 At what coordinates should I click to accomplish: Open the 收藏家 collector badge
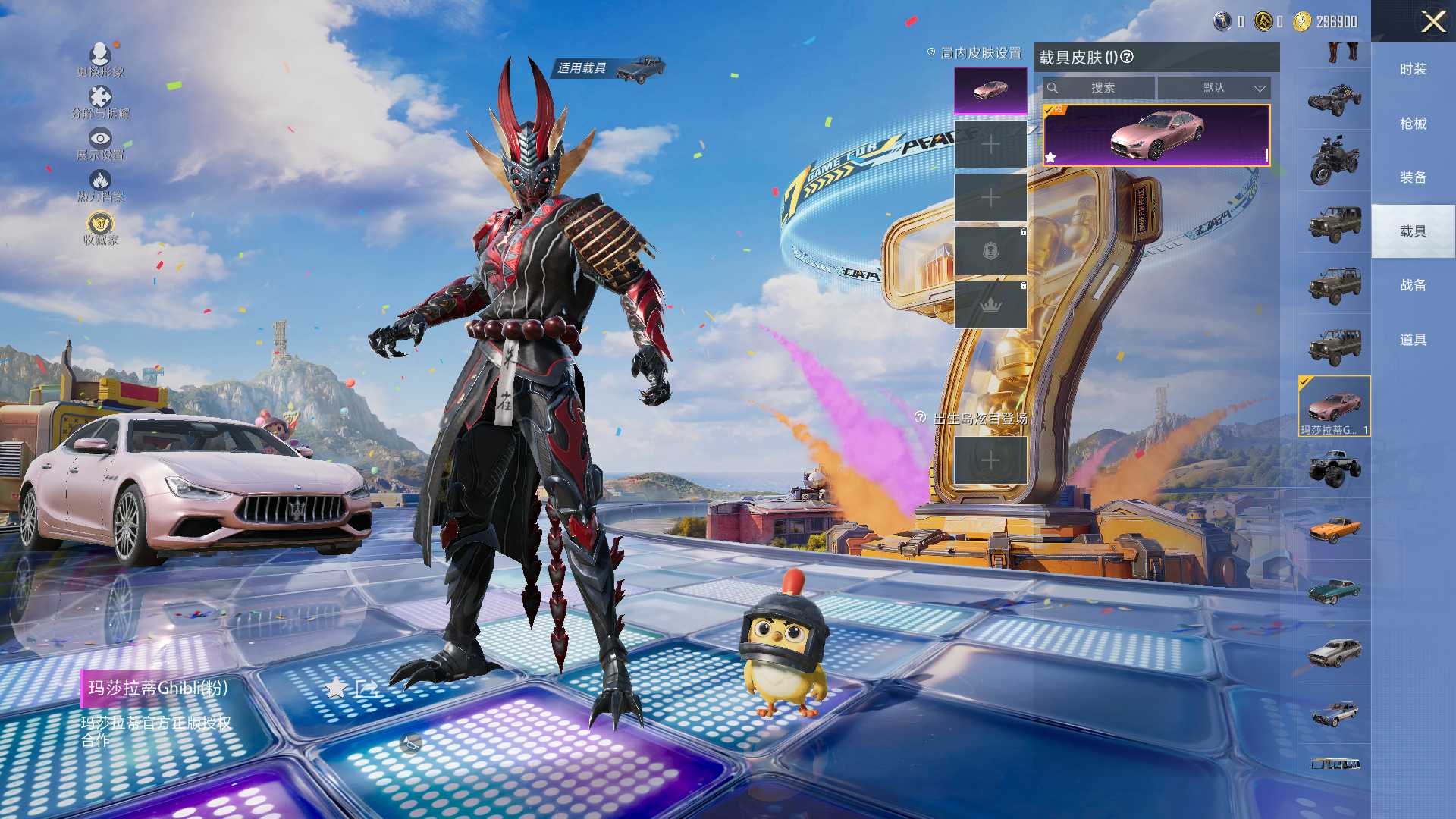pos(100,228)
